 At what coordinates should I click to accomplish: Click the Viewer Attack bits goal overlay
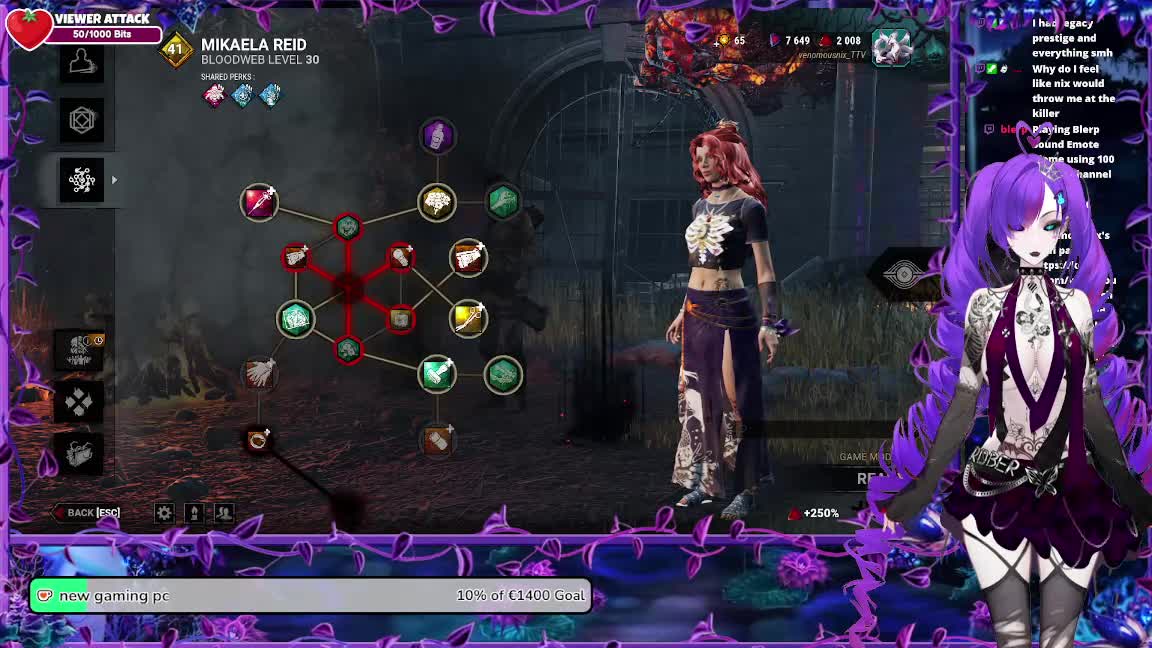click(x=86, y=26)
